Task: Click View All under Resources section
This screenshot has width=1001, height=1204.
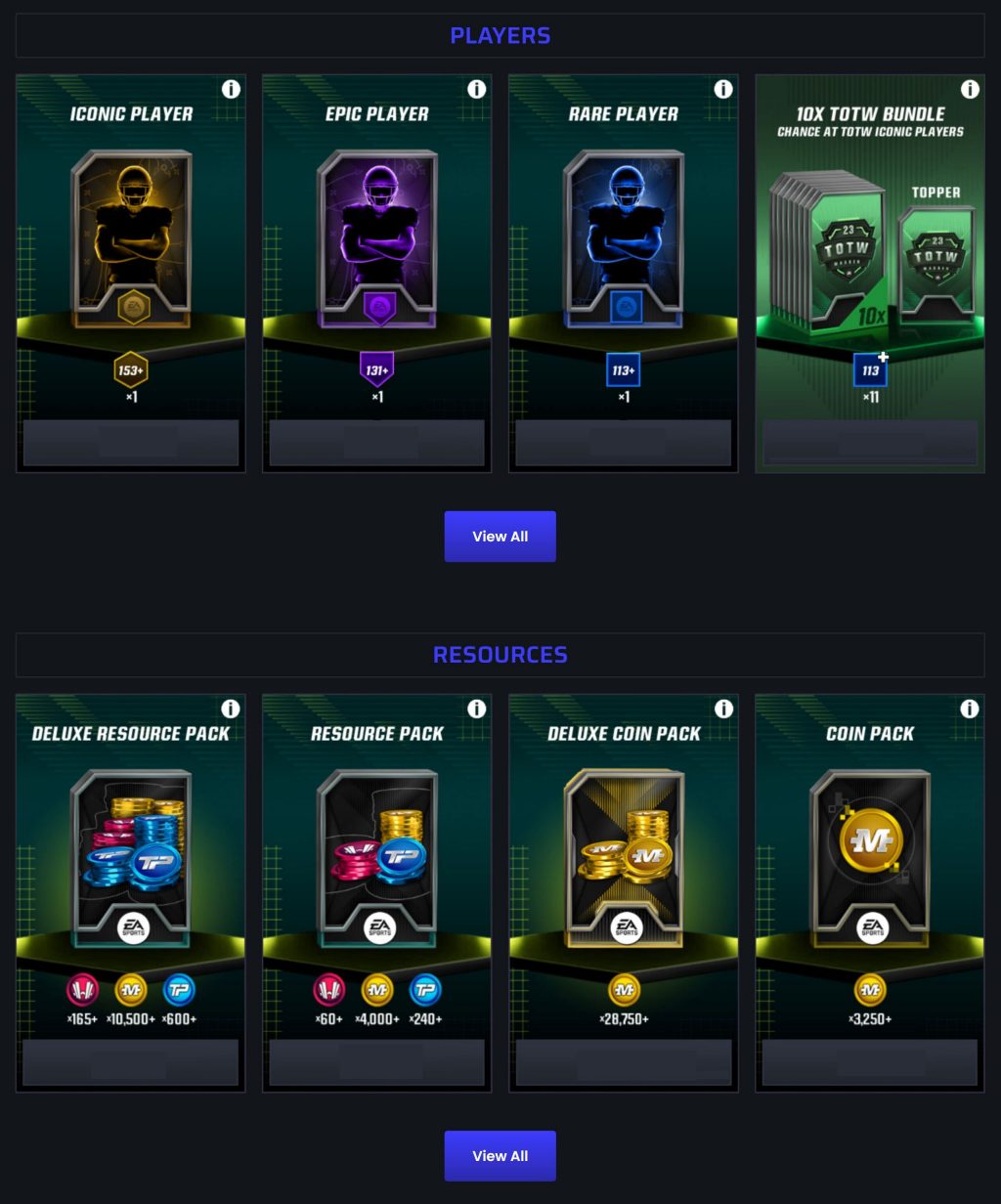Action: pyautogui.click(x=500, y=1156)
